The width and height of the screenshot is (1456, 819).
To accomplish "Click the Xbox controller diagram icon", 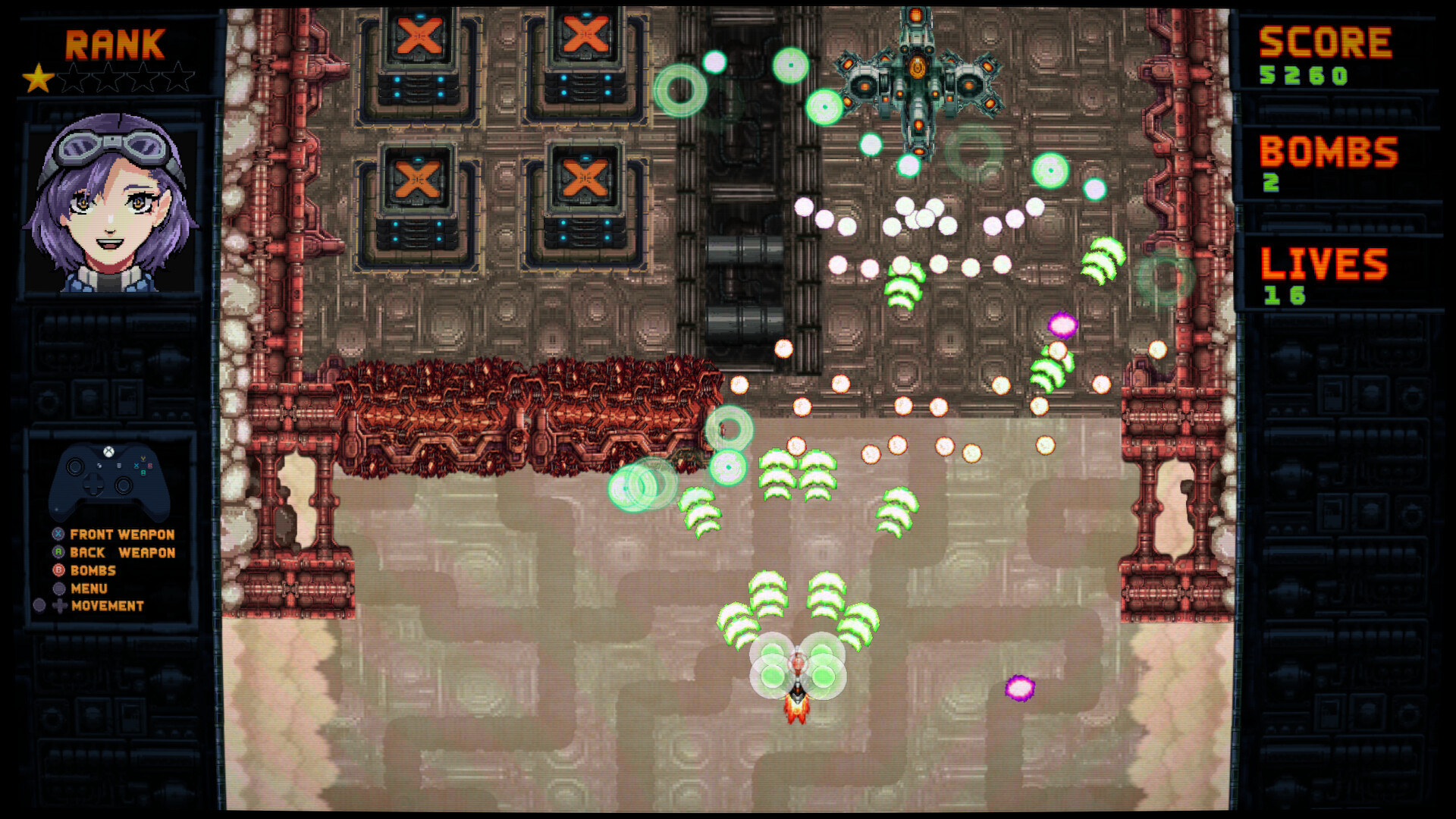I will [112, 479].
